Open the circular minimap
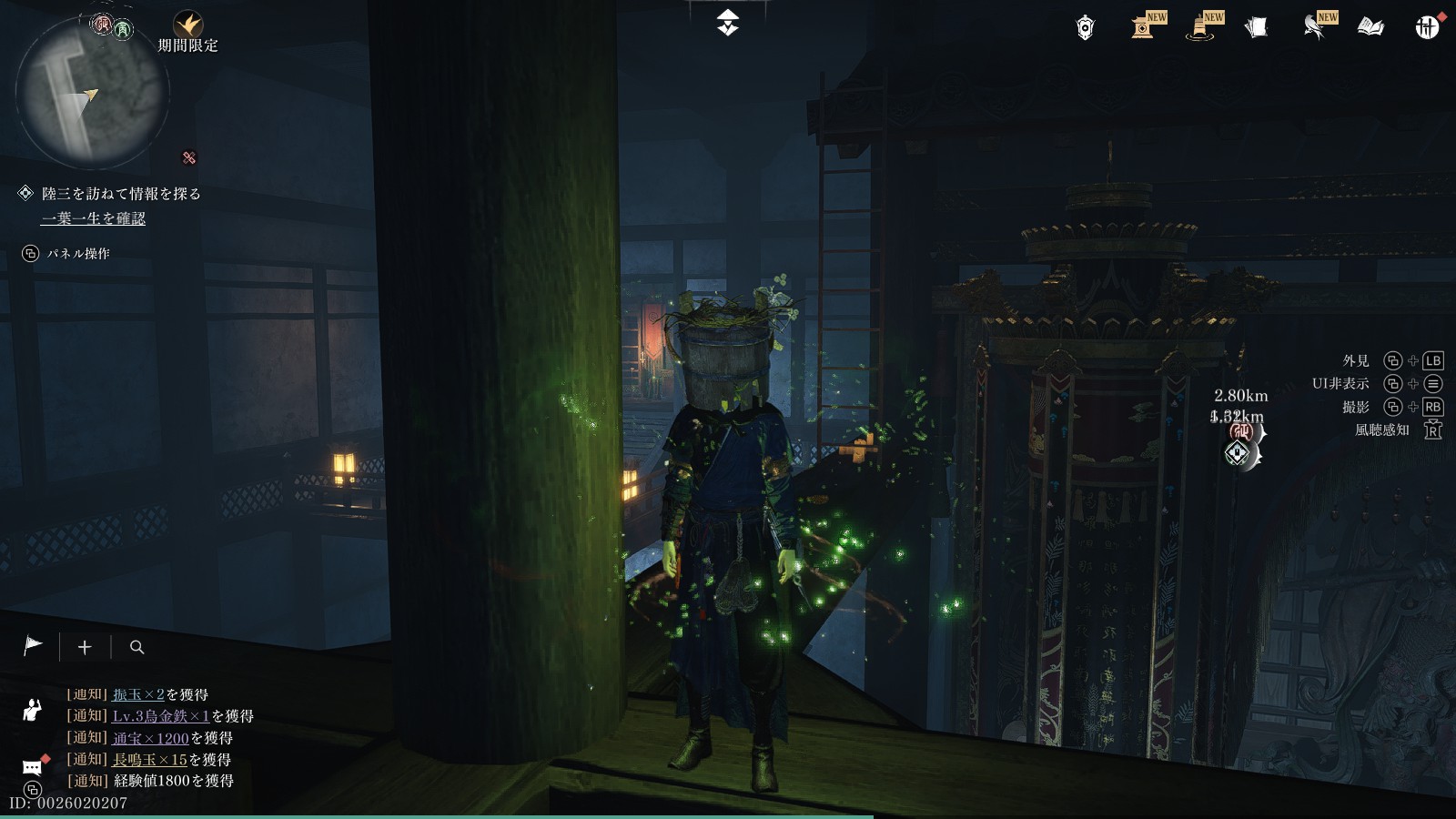 (x=92, y=93)
